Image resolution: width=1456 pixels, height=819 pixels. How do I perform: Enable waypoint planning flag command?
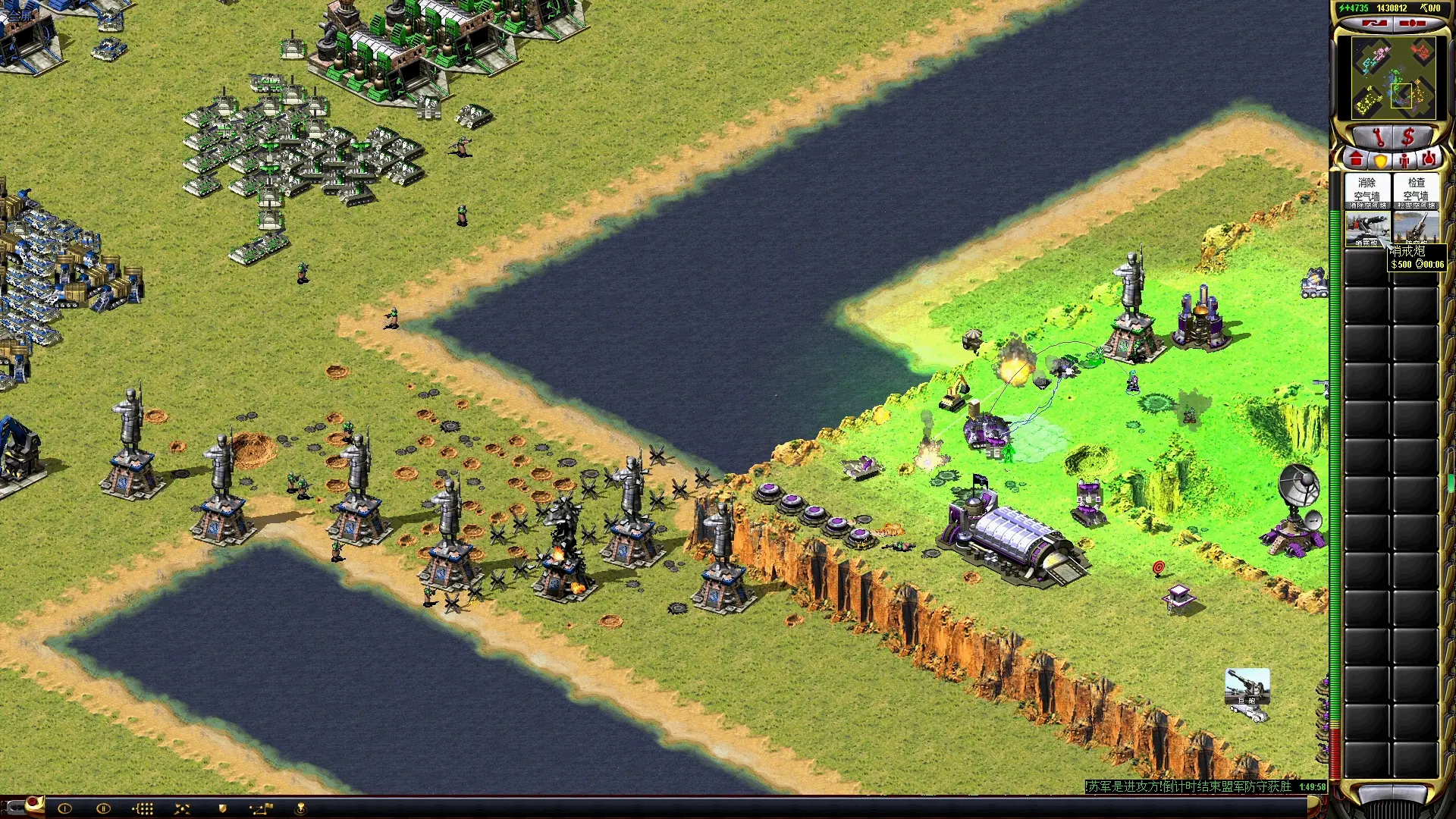pyautogui.click(x=261, y=808)
